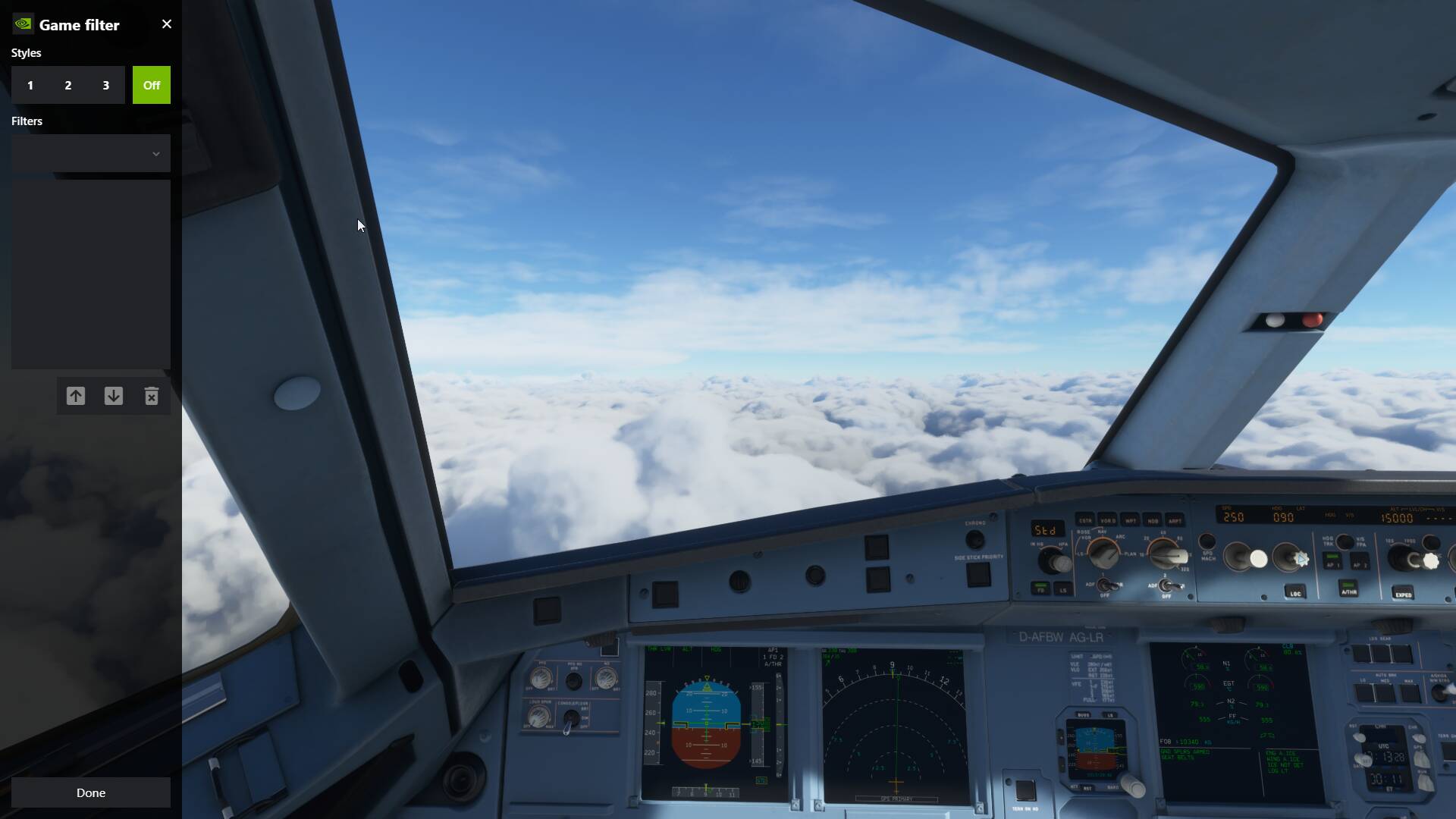Turn filter styles Off
The height and width of the screenshot is (819, 1456).
tap(152, 85)
